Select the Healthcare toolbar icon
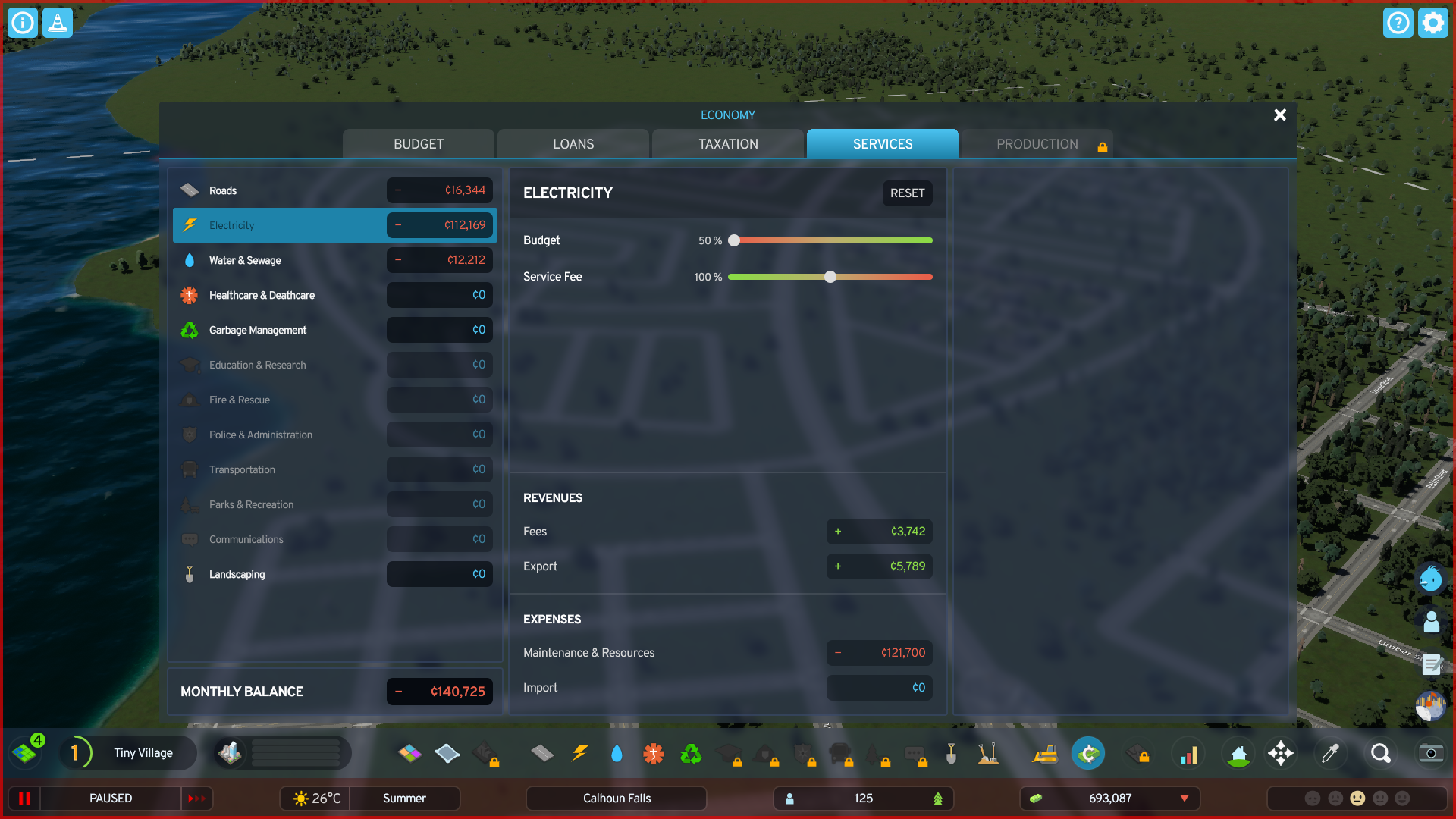The height and width of the screenshot is (819, 1456). (x=653, y=753)
